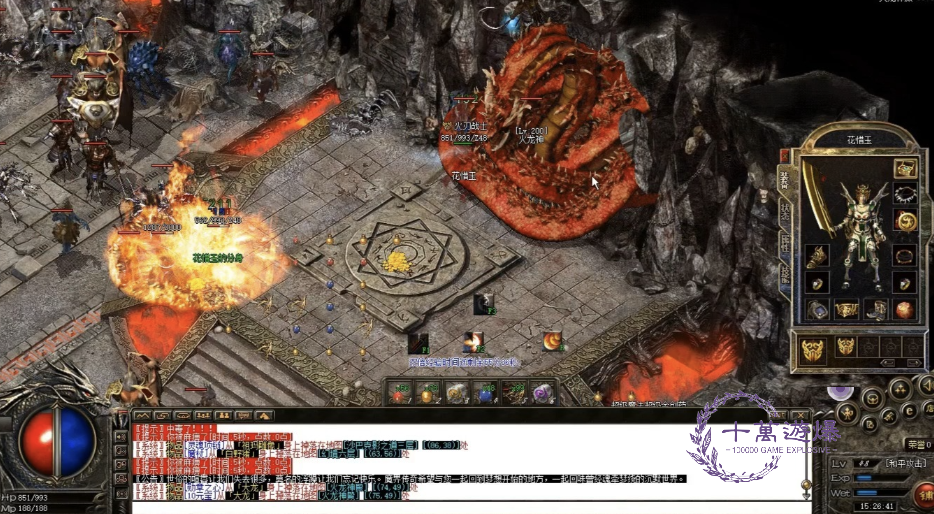Viewport: 934px width, 514px height.
Task: Choose the red orb gem slot
Action: [905, 309]
